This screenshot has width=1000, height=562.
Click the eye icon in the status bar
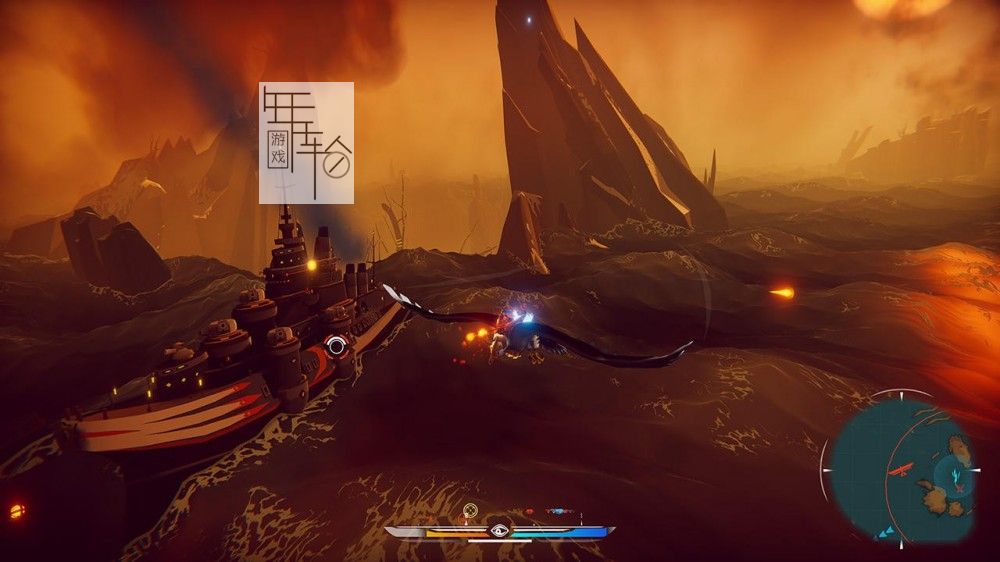[499, 530]
